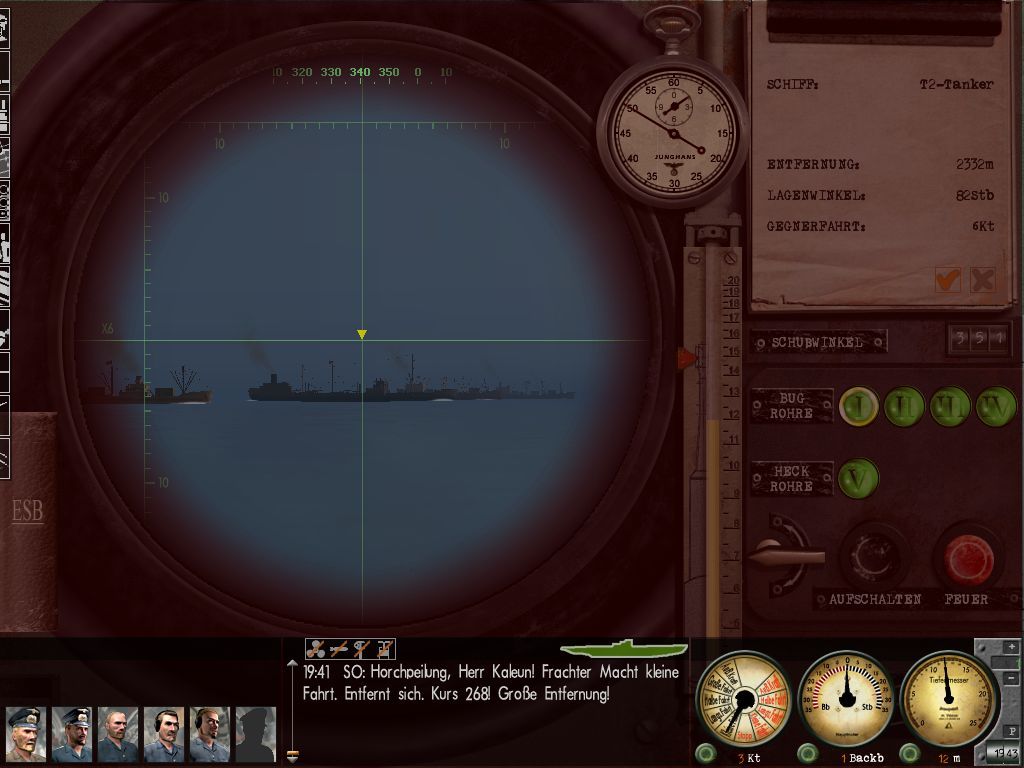Image resolution: width=1024 pixels, height=768 pixels.
Task: Select stern torpedo tube V
Action: point(858,478)
